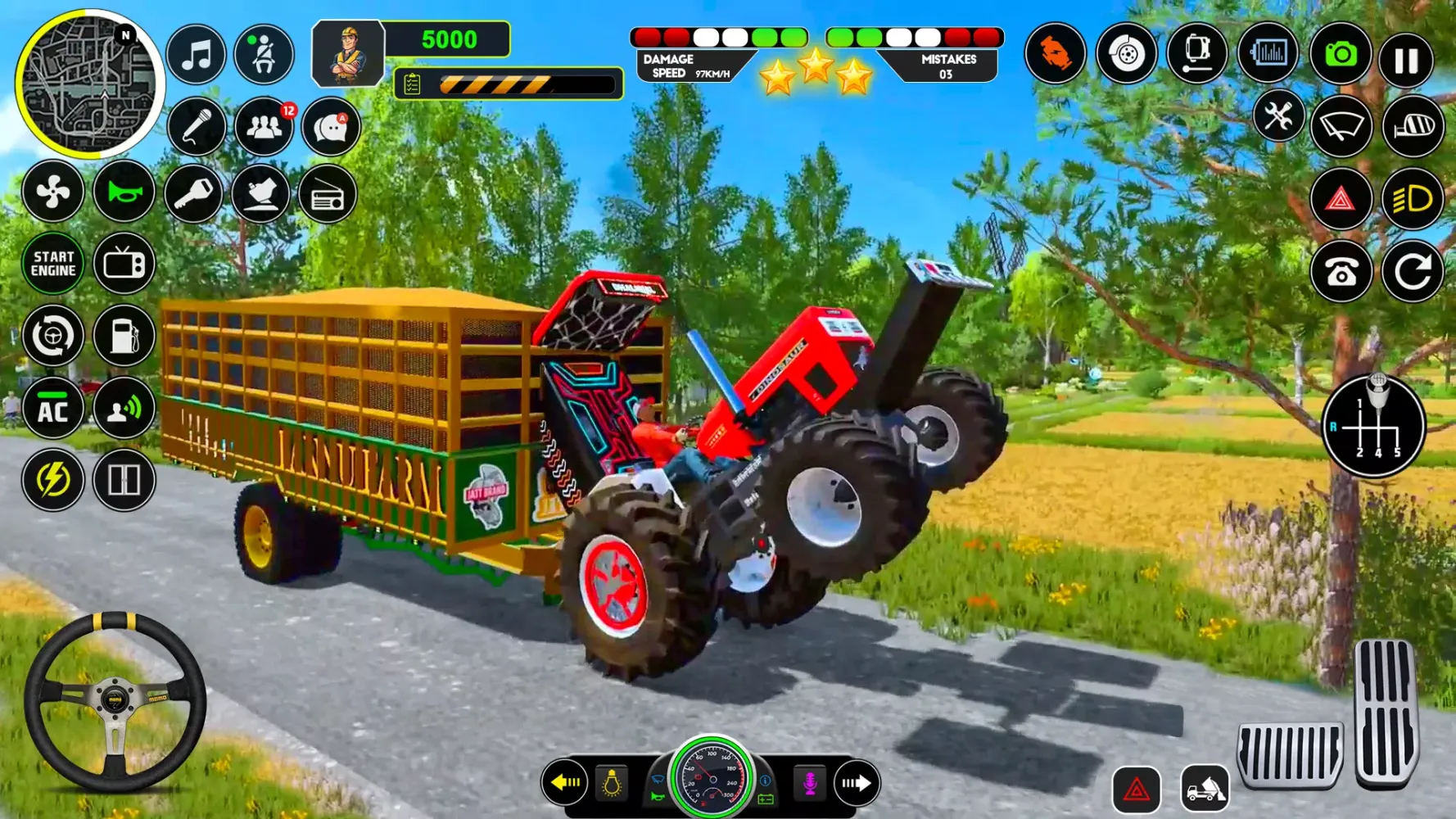The image size is (1456, 819).
Task: Open the circular city minimap
Action: click(89, 84)
